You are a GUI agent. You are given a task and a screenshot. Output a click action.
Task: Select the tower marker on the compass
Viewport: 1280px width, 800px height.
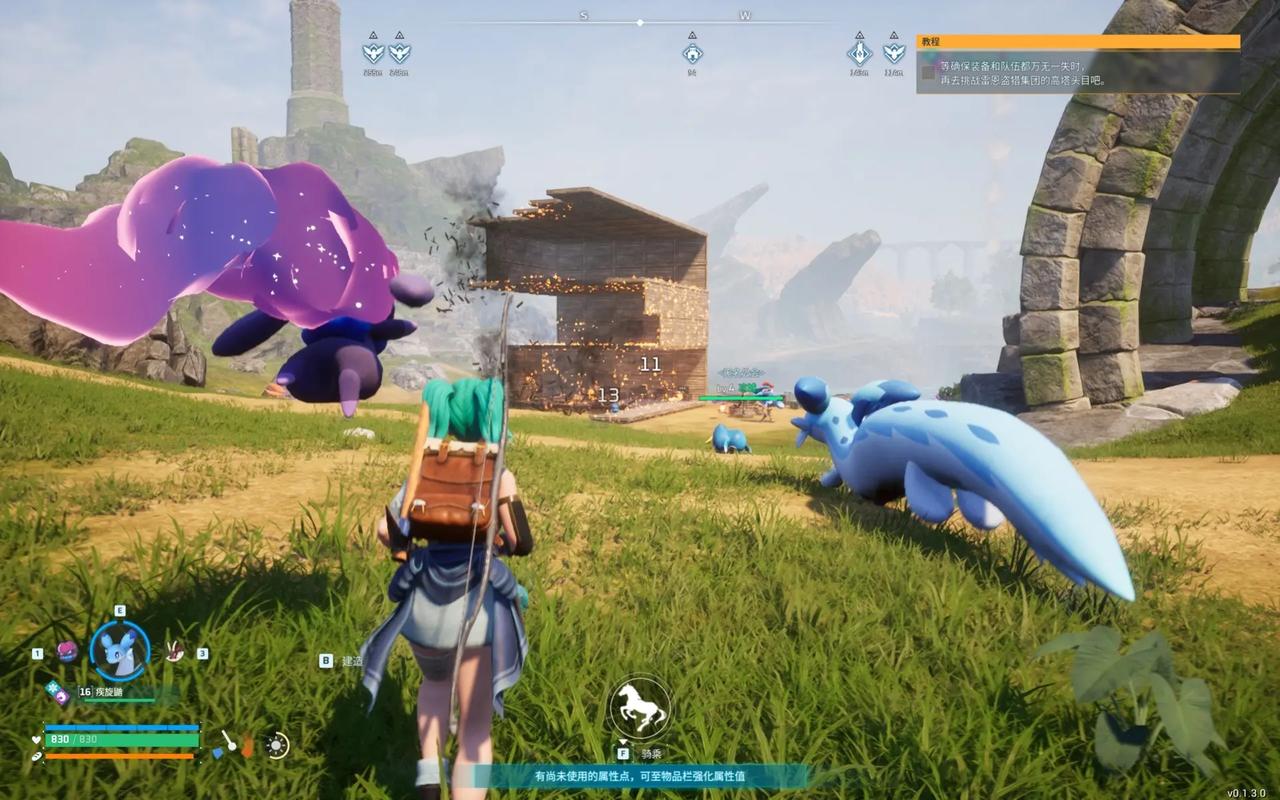[x=859, y=53]
